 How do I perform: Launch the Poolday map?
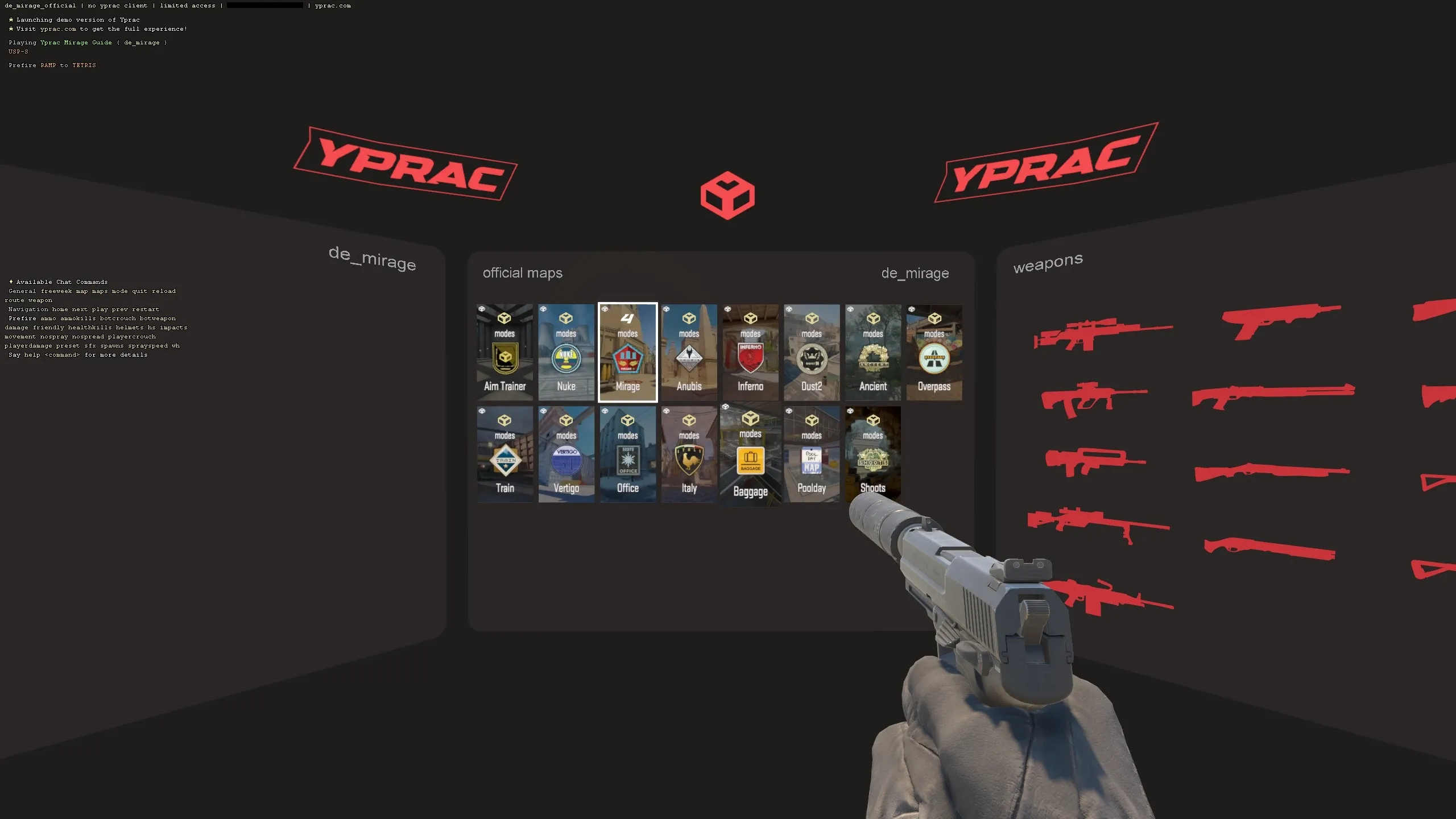click(811, 455)
